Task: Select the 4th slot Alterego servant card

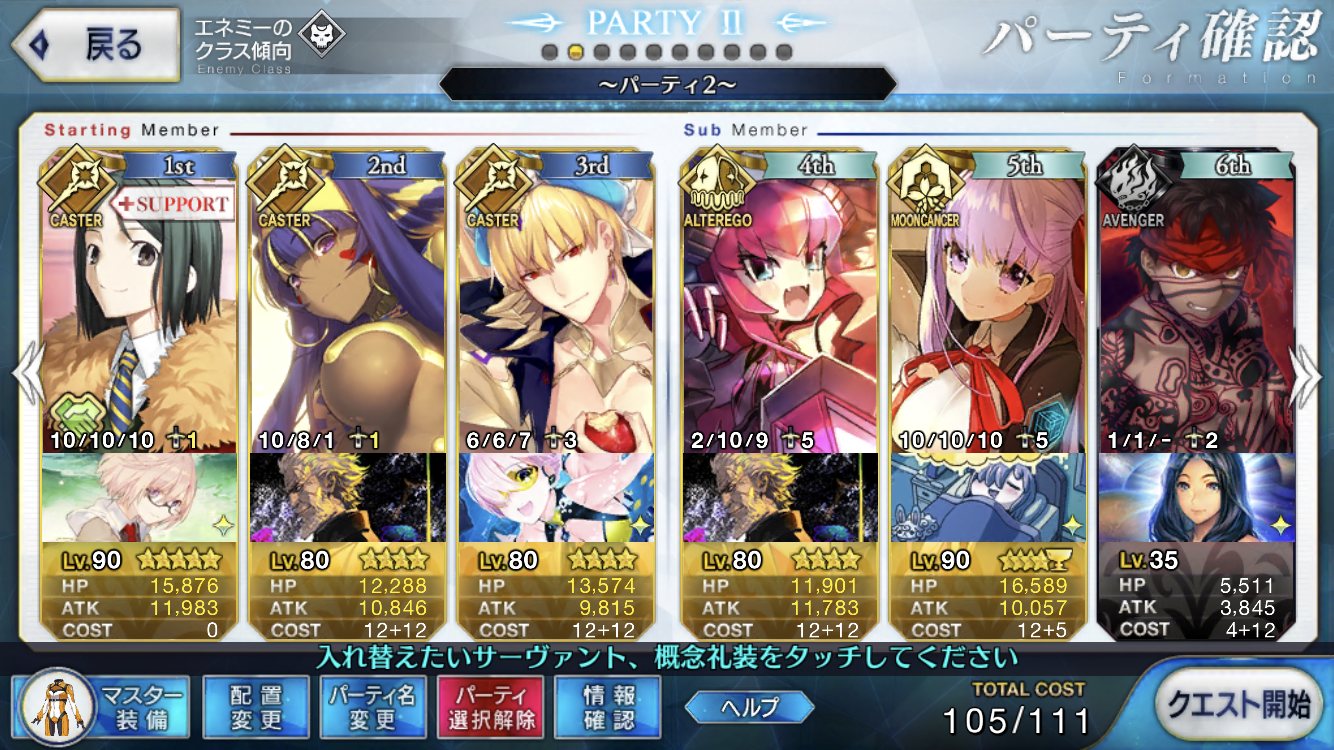Action: (780, 310)
